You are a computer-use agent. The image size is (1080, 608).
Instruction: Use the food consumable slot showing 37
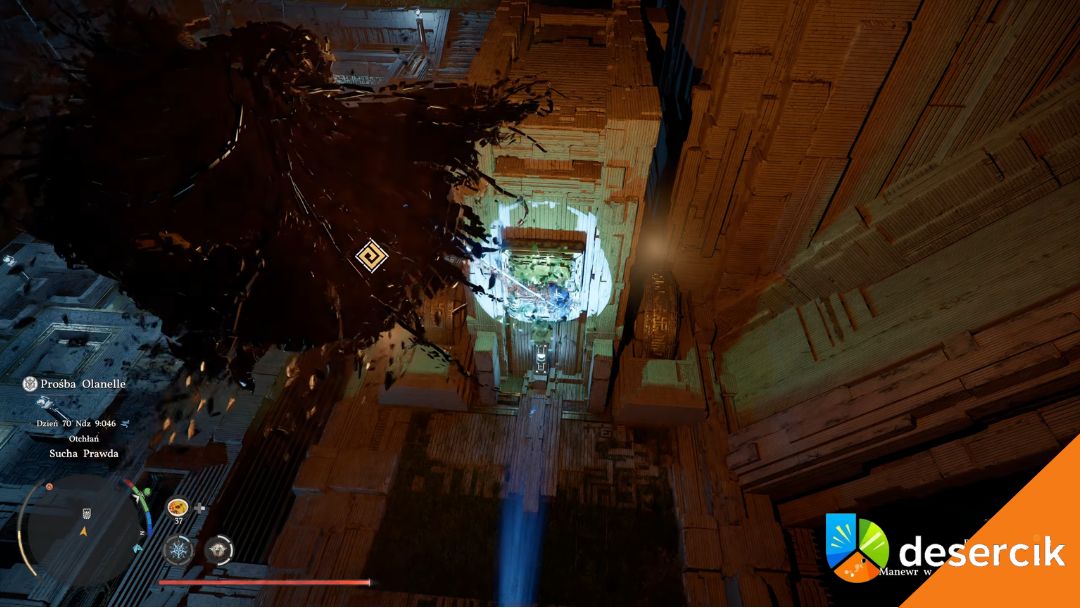point(178,507)
